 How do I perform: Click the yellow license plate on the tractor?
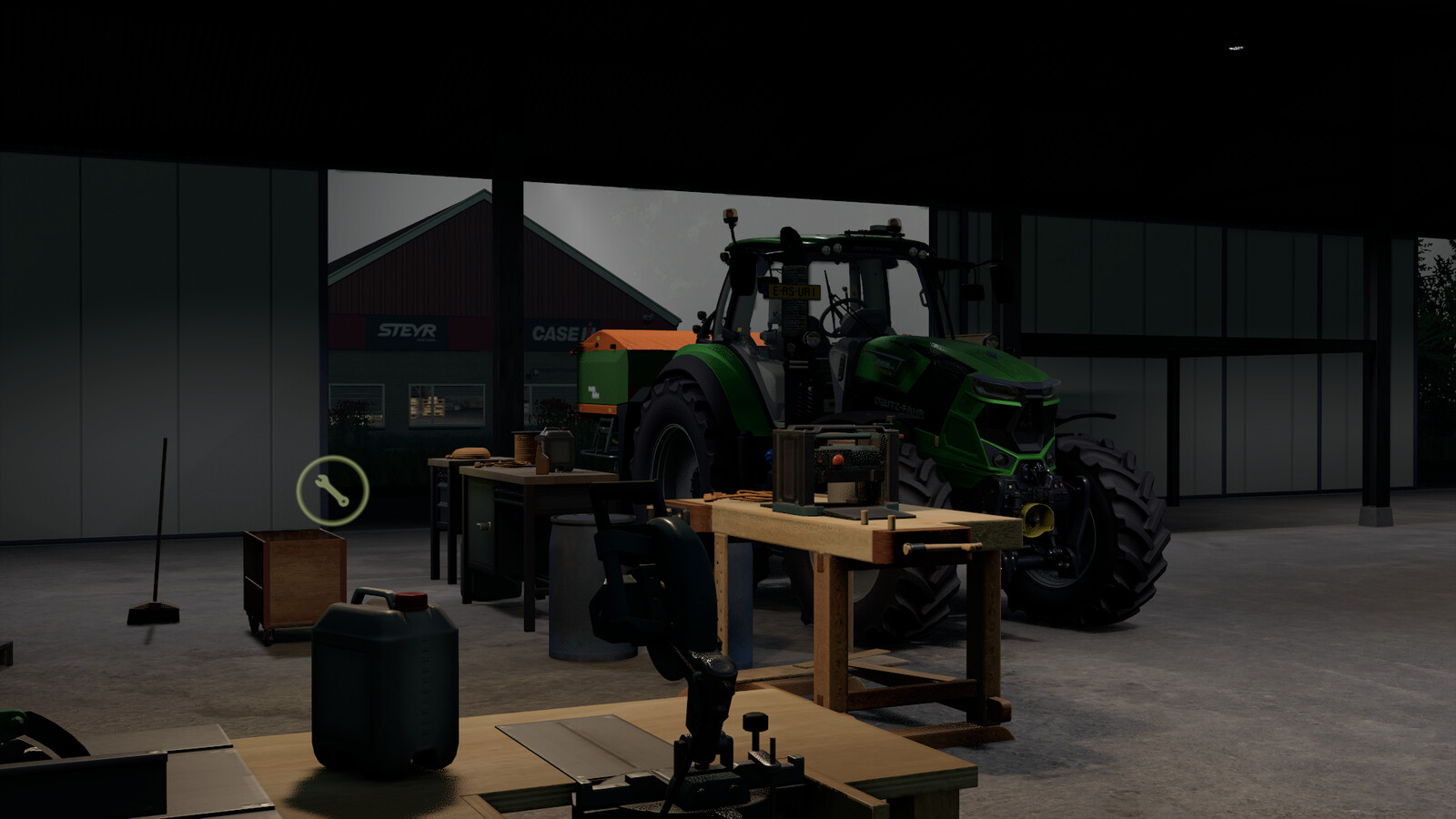click(794, 289)
